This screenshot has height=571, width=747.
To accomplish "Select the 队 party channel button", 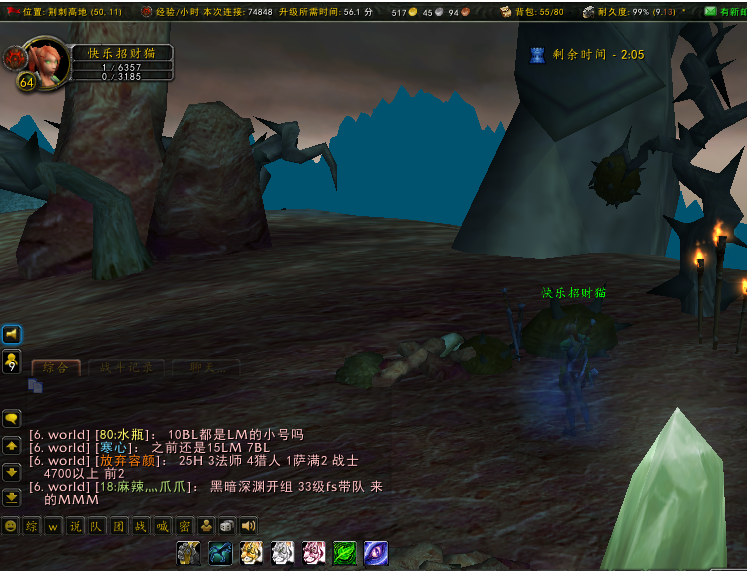I will tap(97, 525).
